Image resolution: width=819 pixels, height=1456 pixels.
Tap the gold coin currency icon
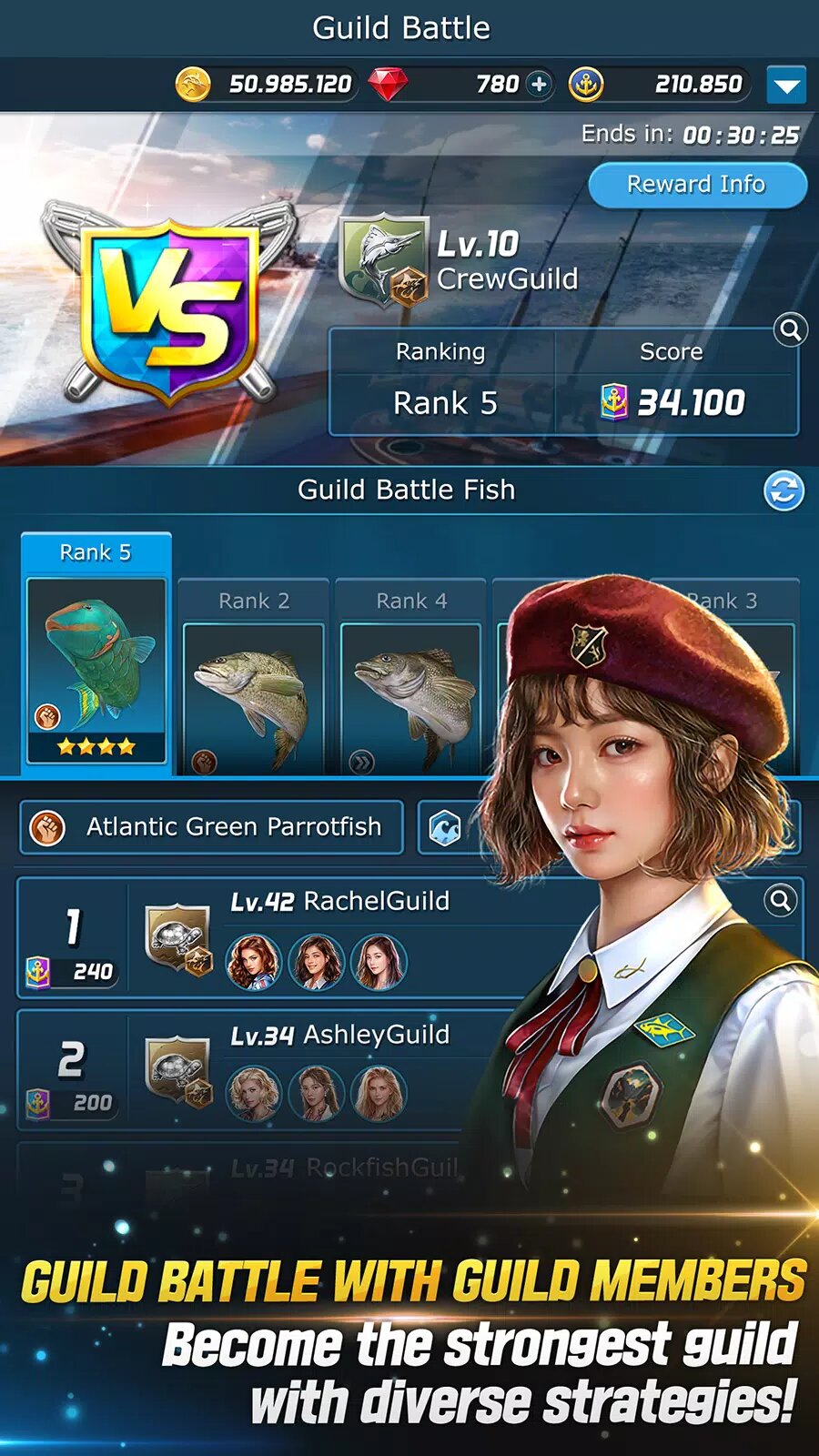[x=193, y=85]
